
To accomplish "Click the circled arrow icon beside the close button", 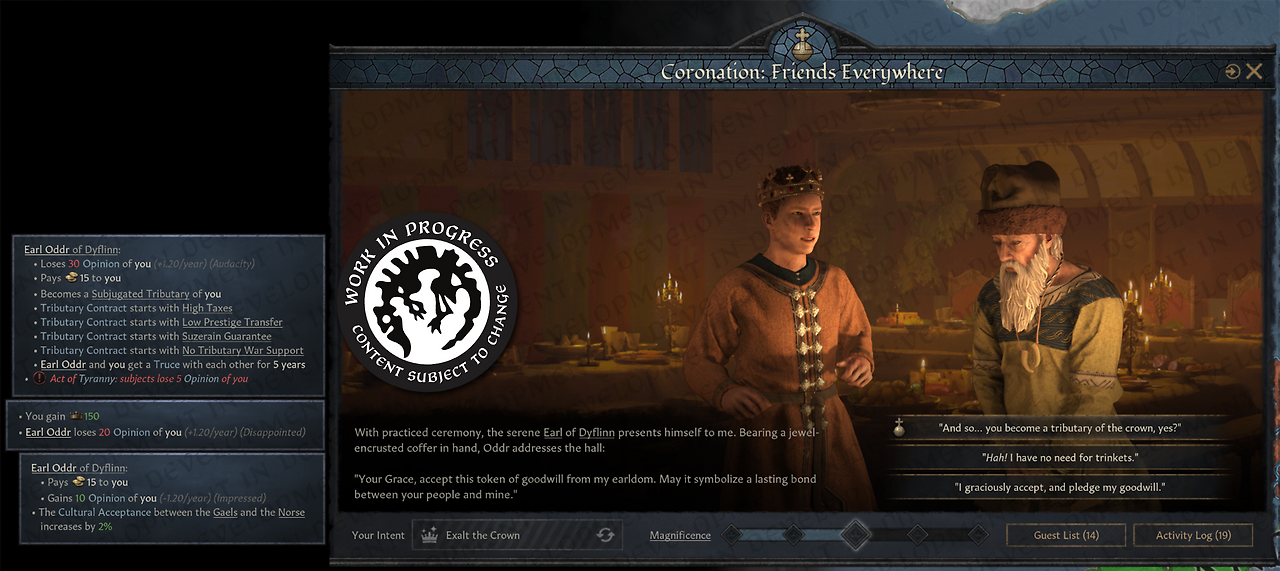I will [1232, 71].
